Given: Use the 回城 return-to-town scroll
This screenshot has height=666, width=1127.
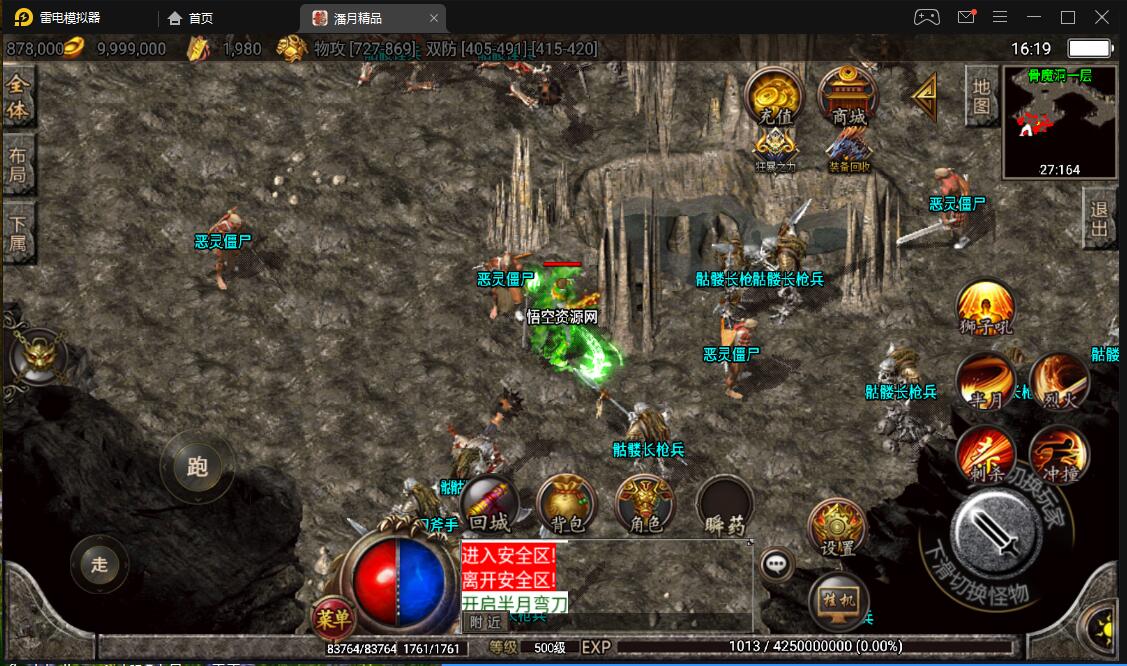Looking at the screenshot, I should [490, 504].
